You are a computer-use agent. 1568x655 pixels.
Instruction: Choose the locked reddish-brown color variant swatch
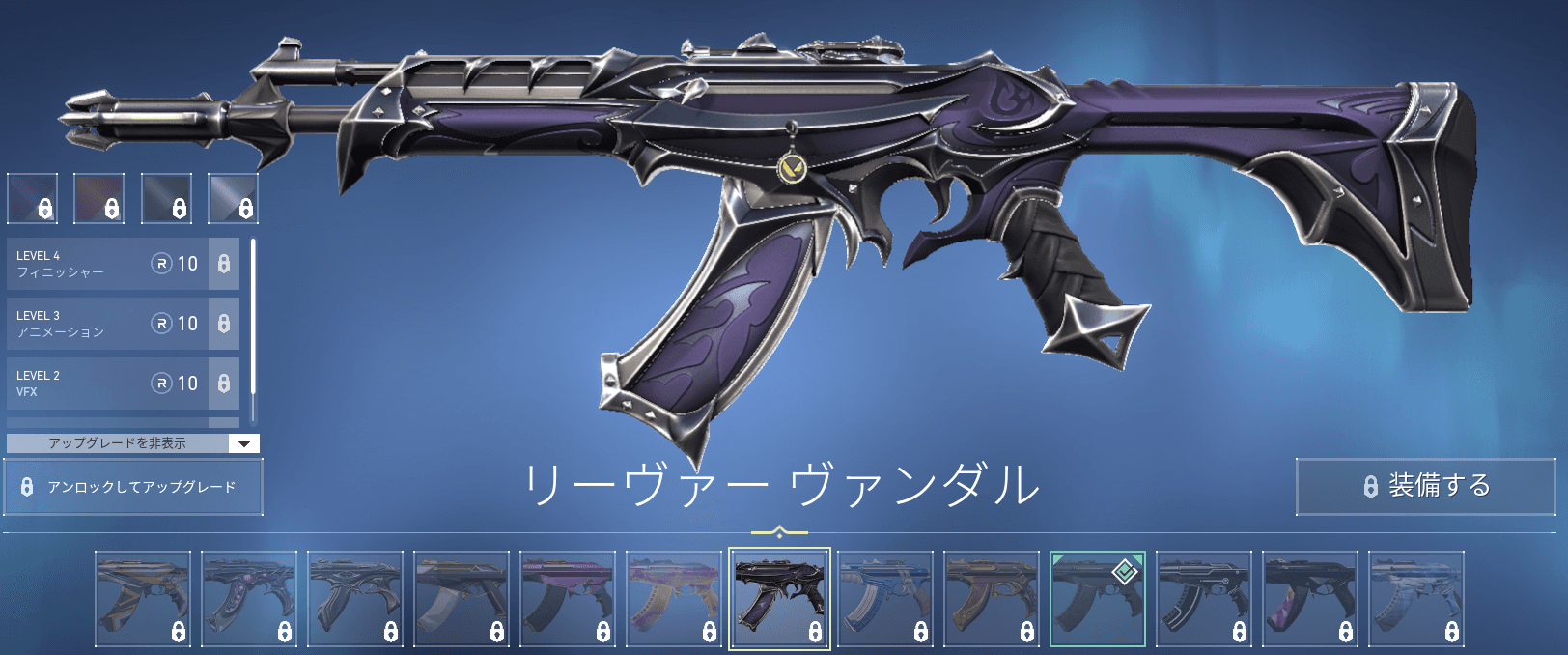99,198
